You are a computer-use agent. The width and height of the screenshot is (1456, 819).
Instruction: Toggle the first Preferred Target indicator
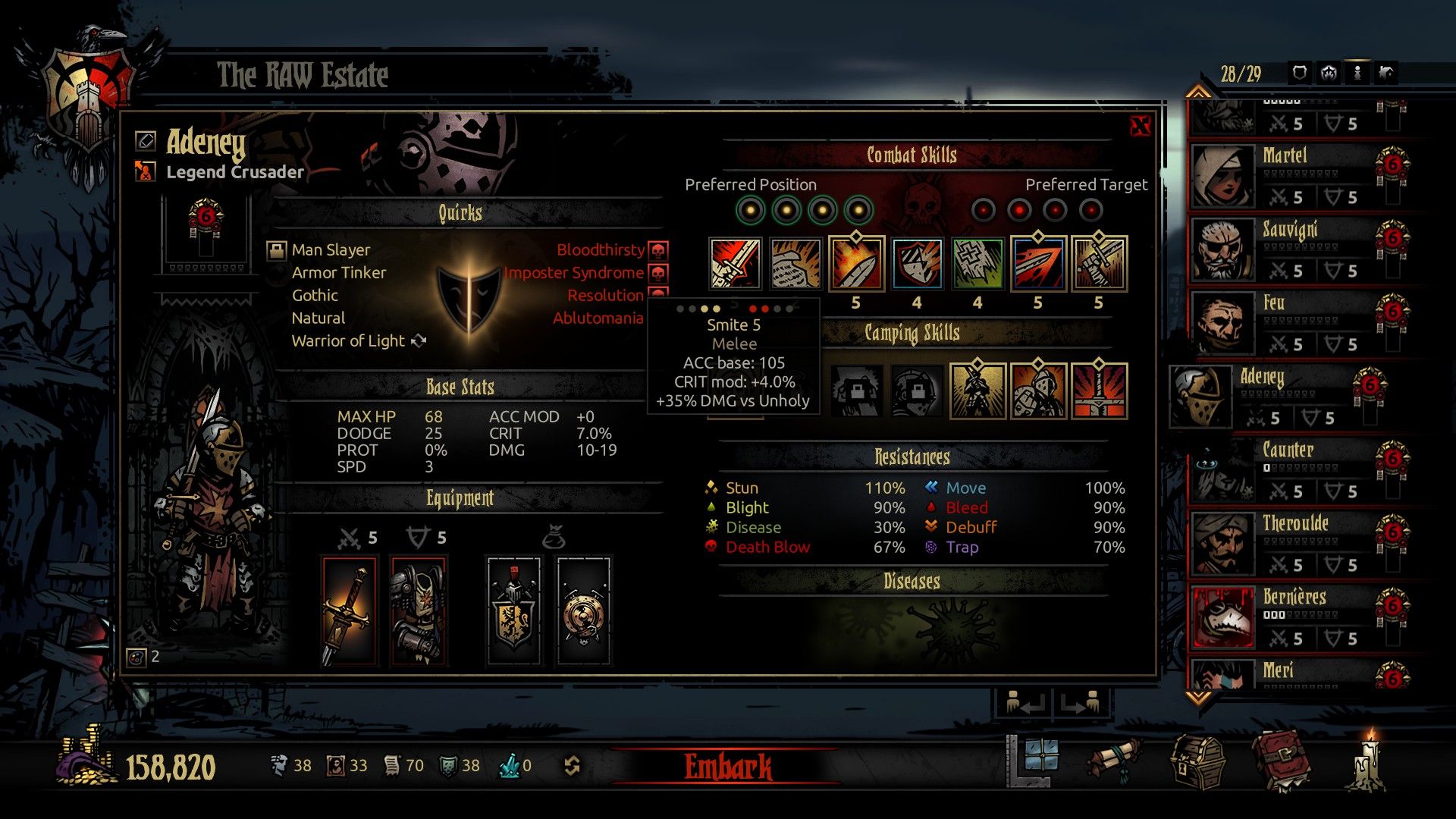(982, 208)
